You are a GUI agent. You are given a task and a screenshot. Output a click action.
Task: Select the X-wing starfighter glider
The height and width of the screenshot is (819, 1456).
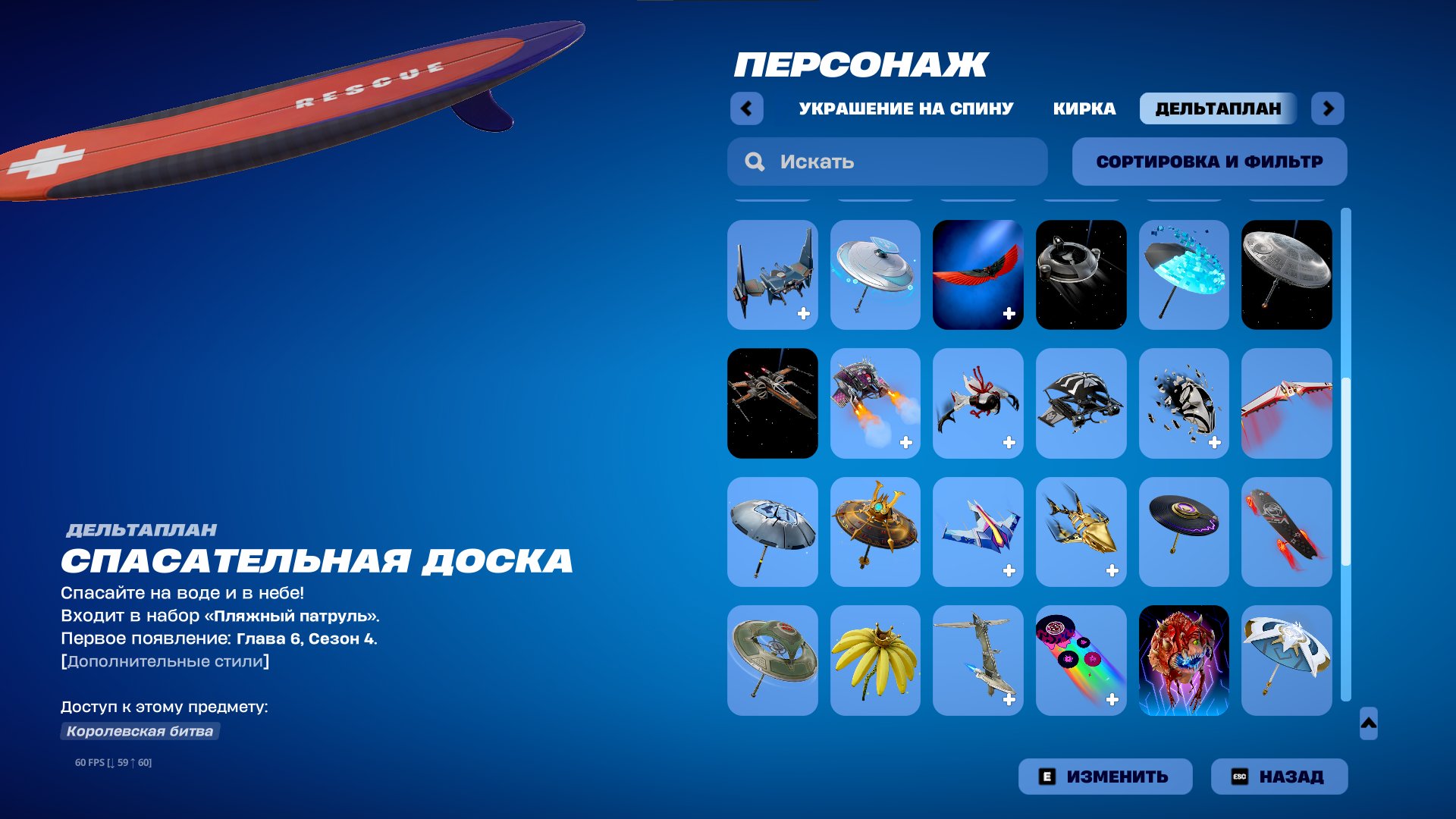point(772,403)
